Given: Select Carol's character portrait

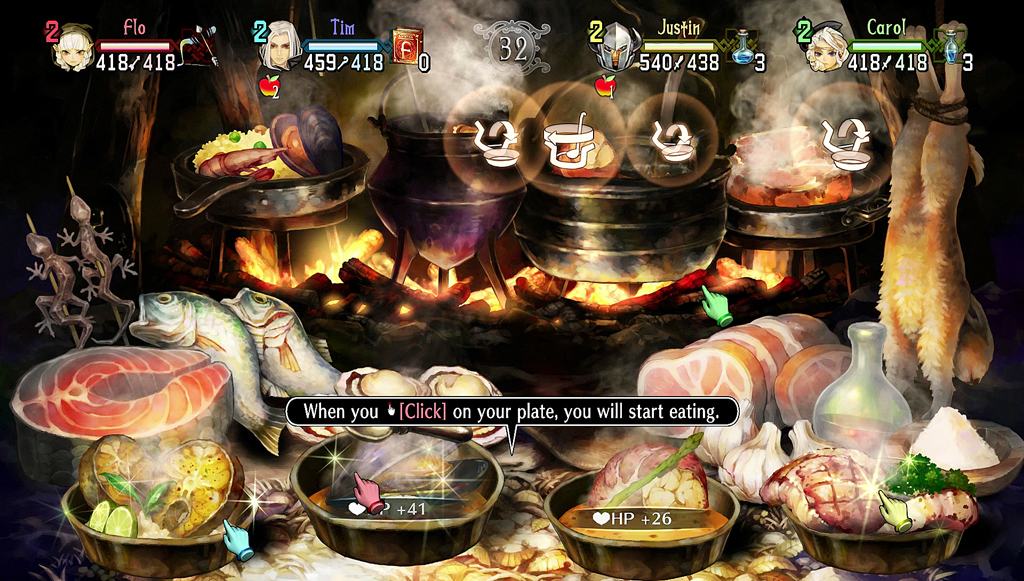Looking at the screenshot, I should (x=826, y=46).
